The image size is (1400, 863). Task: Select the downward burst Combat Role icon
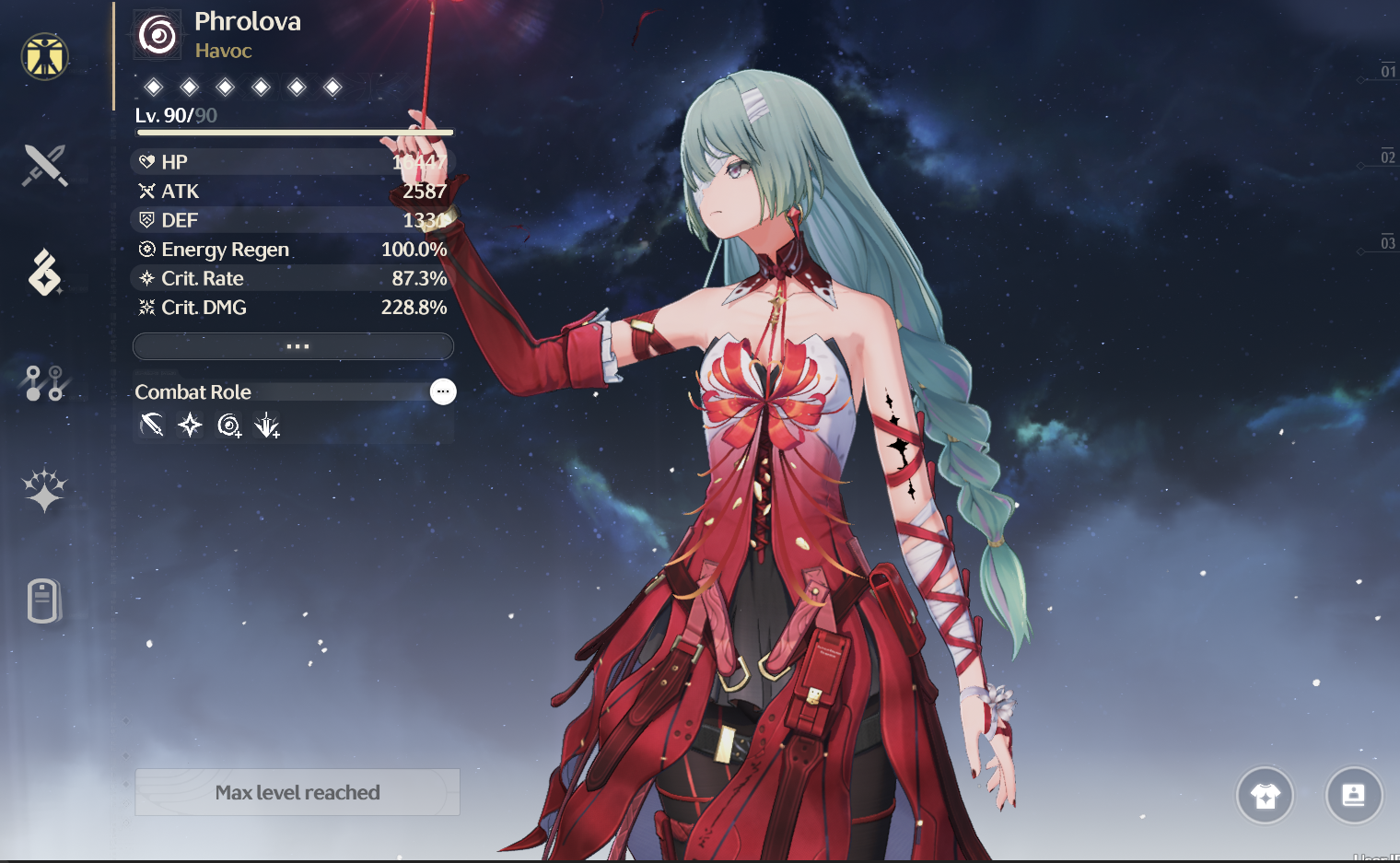coord(267,425)
